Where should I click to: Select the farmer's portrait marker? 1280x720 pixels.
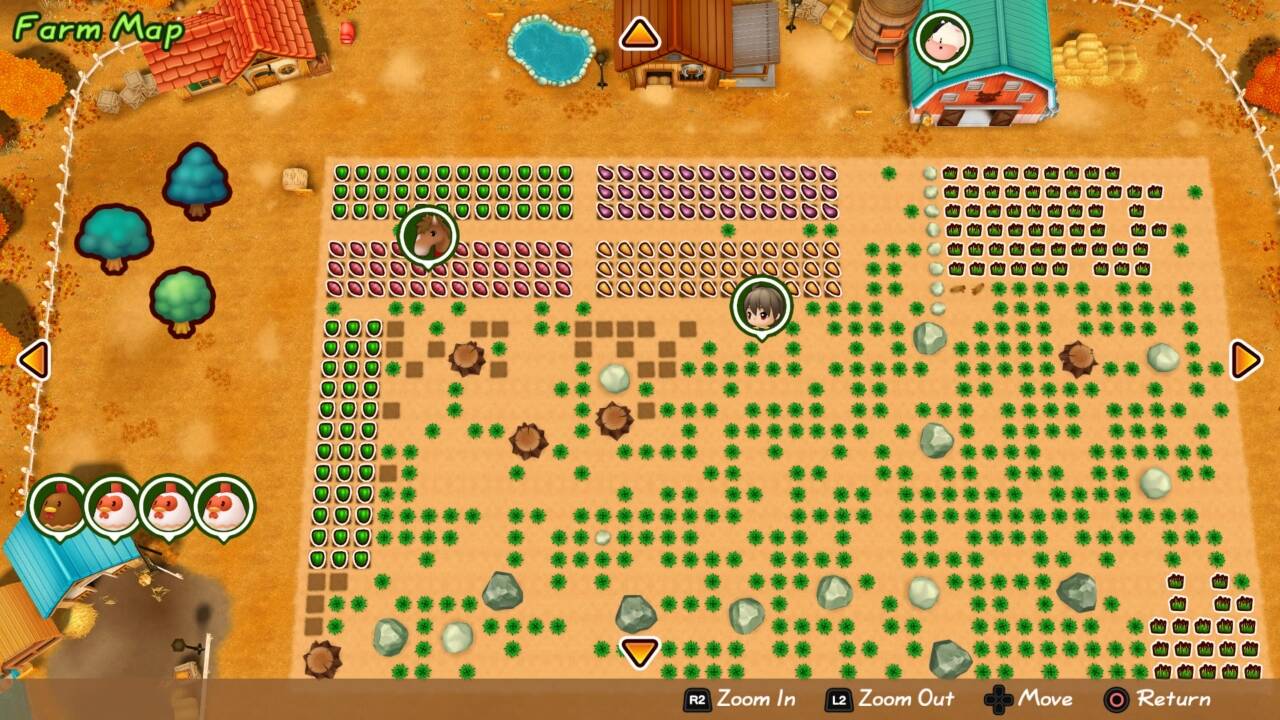click(x=761, y=306)
